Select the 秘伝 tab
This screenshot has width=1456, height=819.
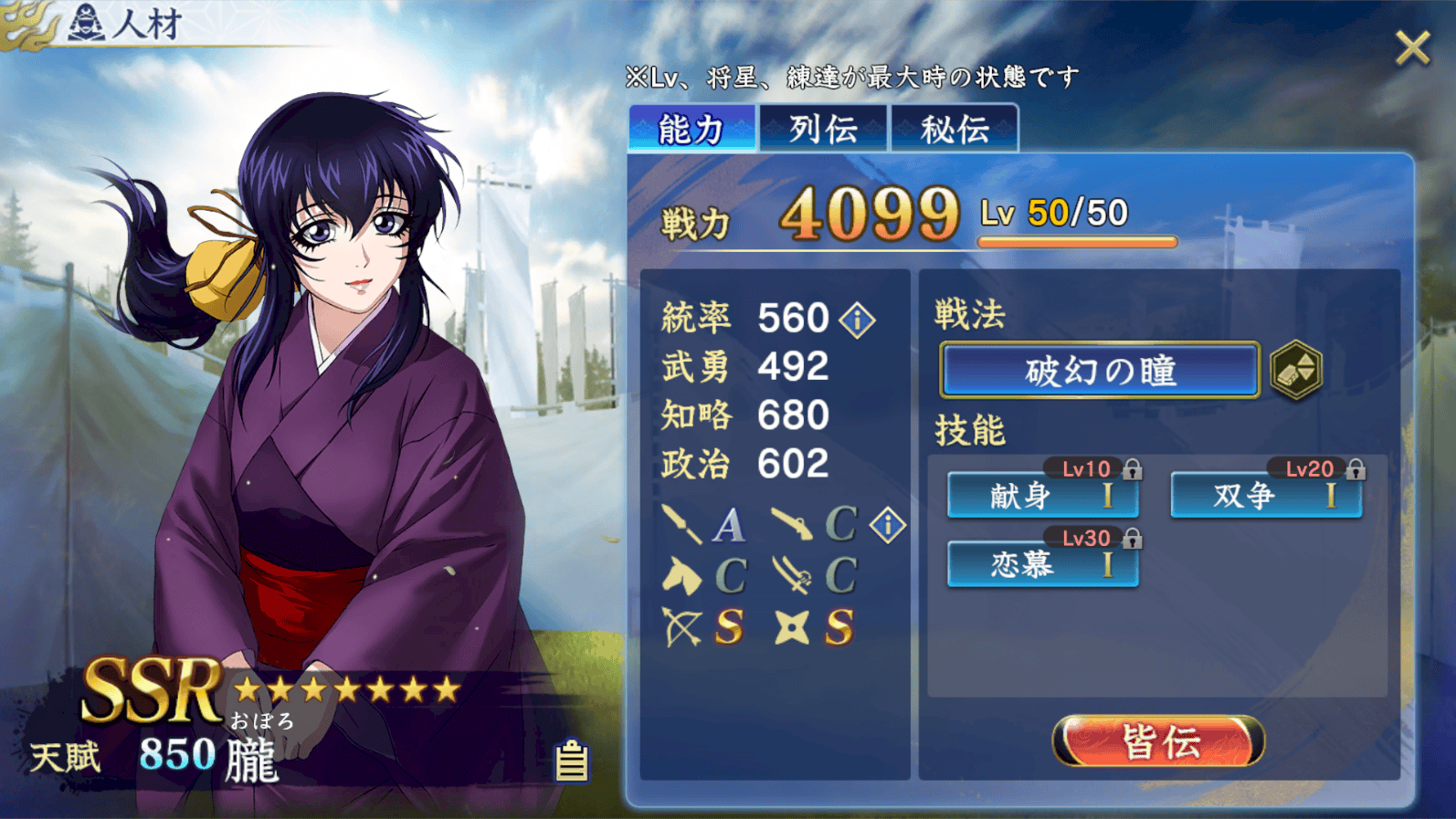[955, 129]
